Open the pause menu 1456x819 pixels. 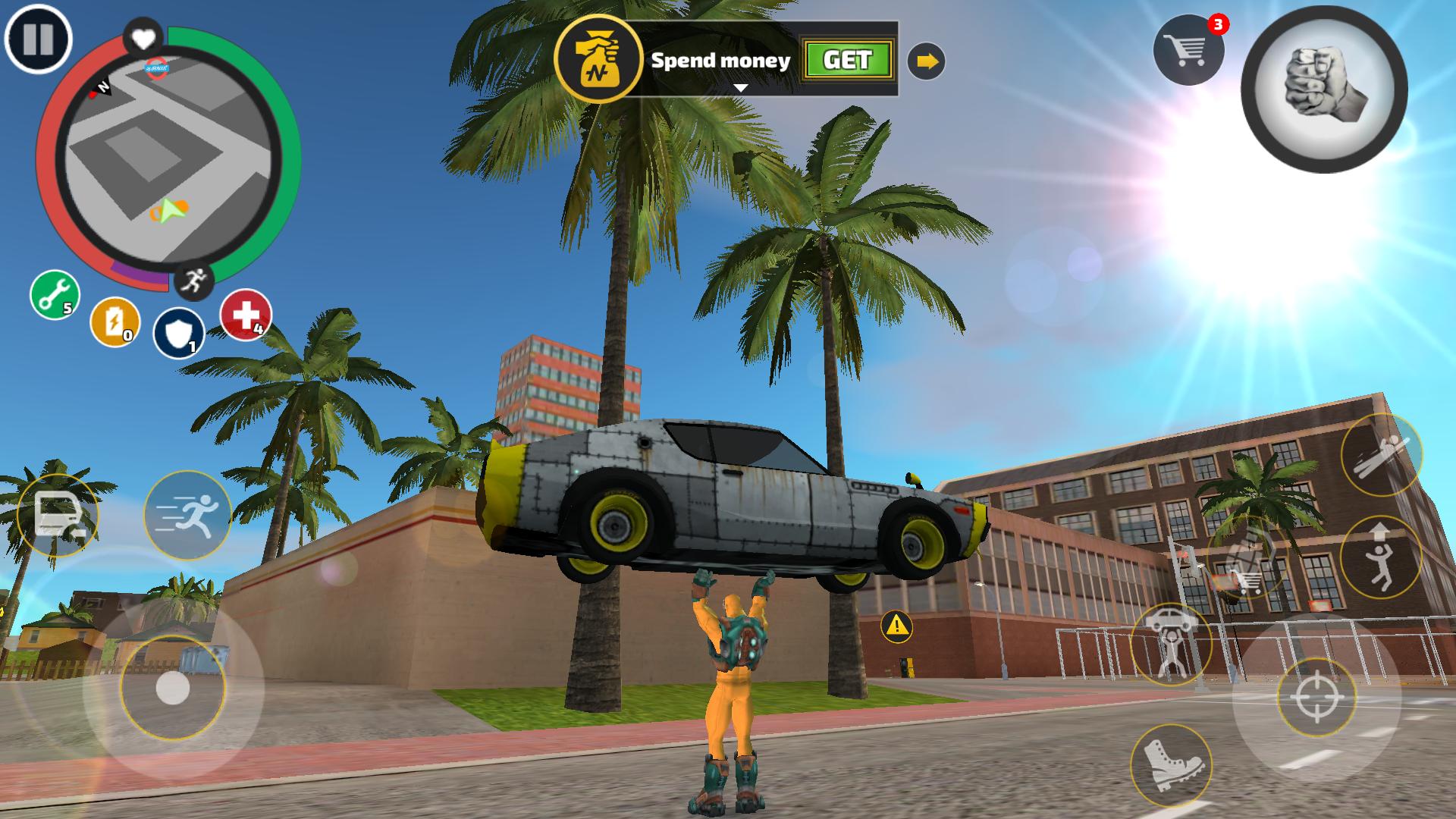[x=39, y=39]
